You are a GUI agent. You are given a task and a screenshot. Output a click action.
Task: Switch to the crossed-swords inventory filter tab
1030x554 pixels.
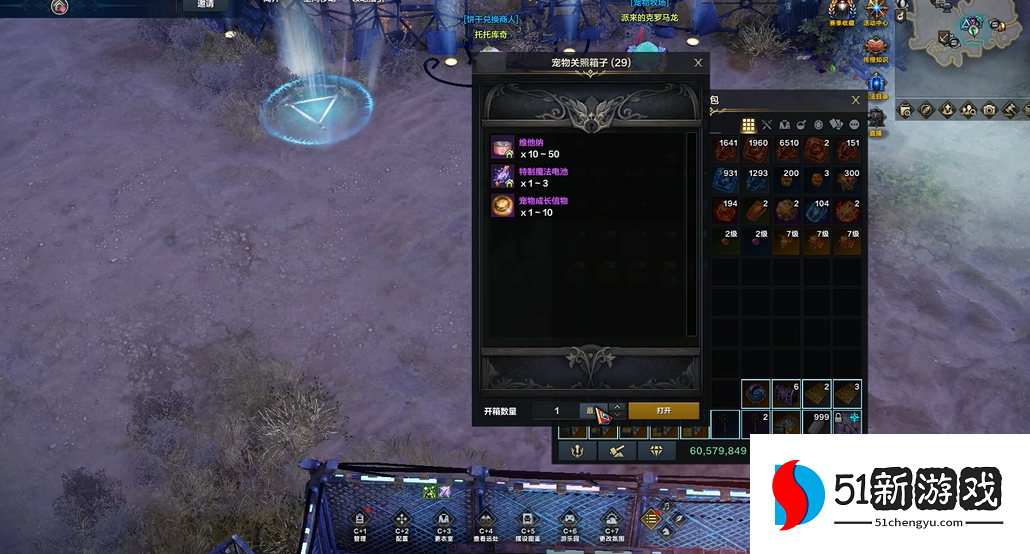(x=767, y=125)
